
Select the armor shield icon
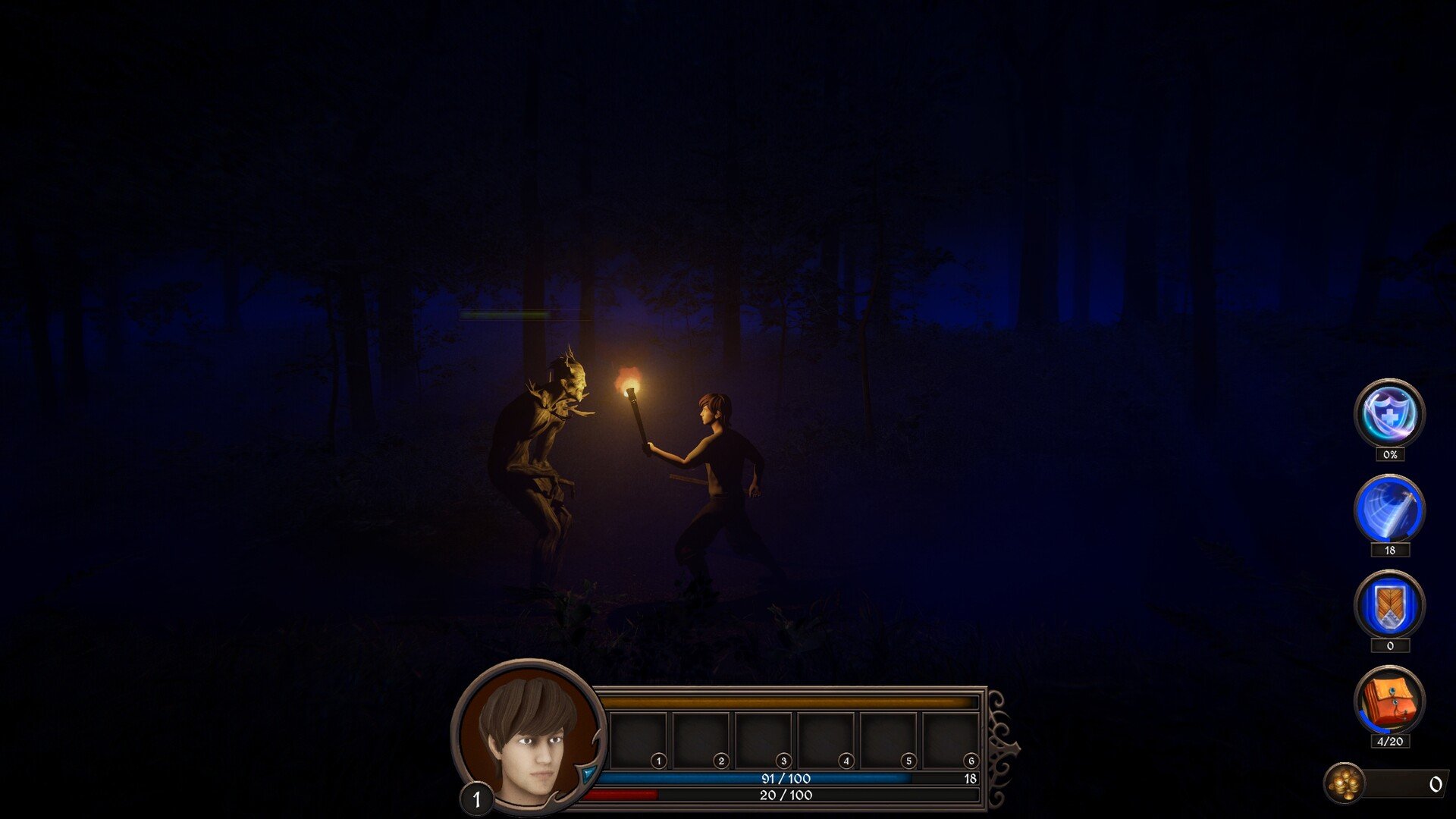1389,605
